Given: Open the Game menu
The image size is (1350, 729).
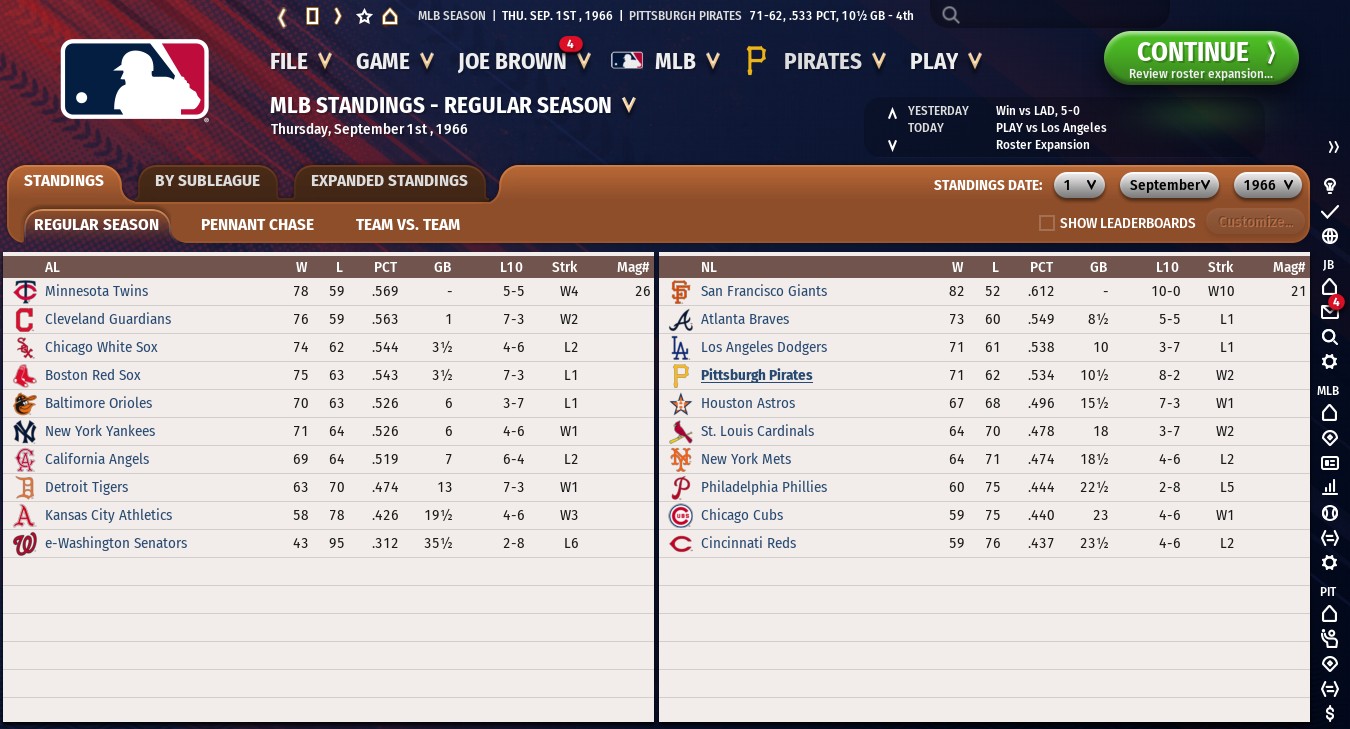Looking at the screenshot, I should (x=394, y=61).
